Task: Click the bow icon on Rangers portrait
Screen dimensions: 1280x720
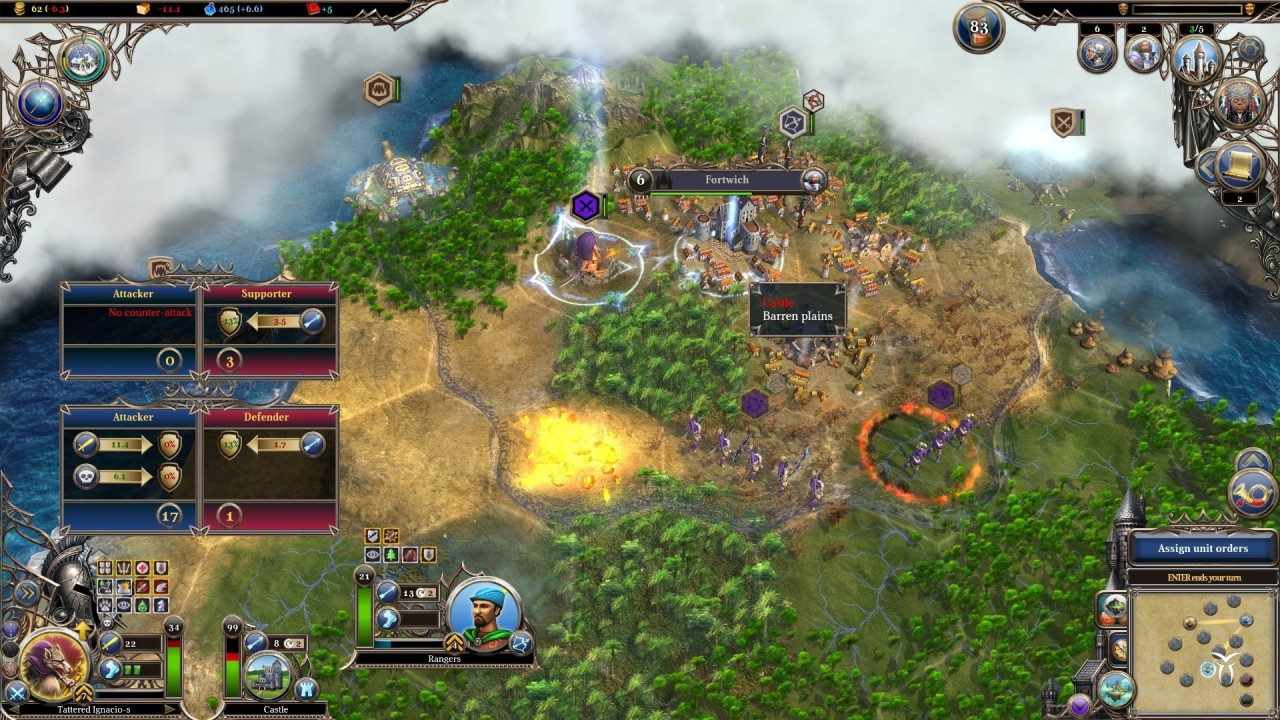Action: 520,643
